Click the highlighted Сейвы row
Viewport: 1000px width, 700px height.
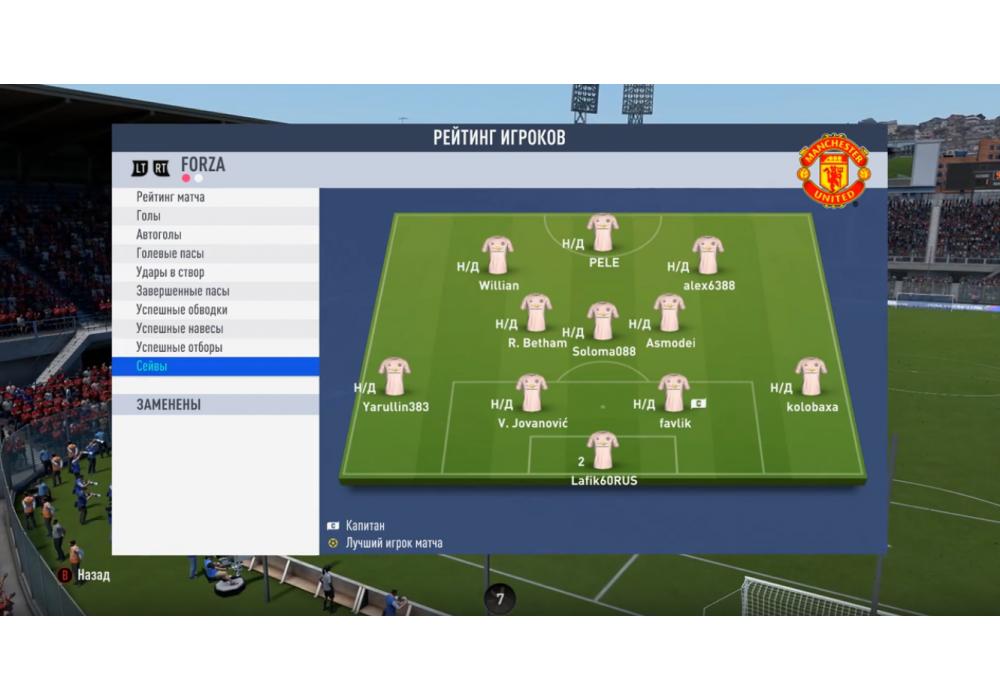click(x=215, y=367)
